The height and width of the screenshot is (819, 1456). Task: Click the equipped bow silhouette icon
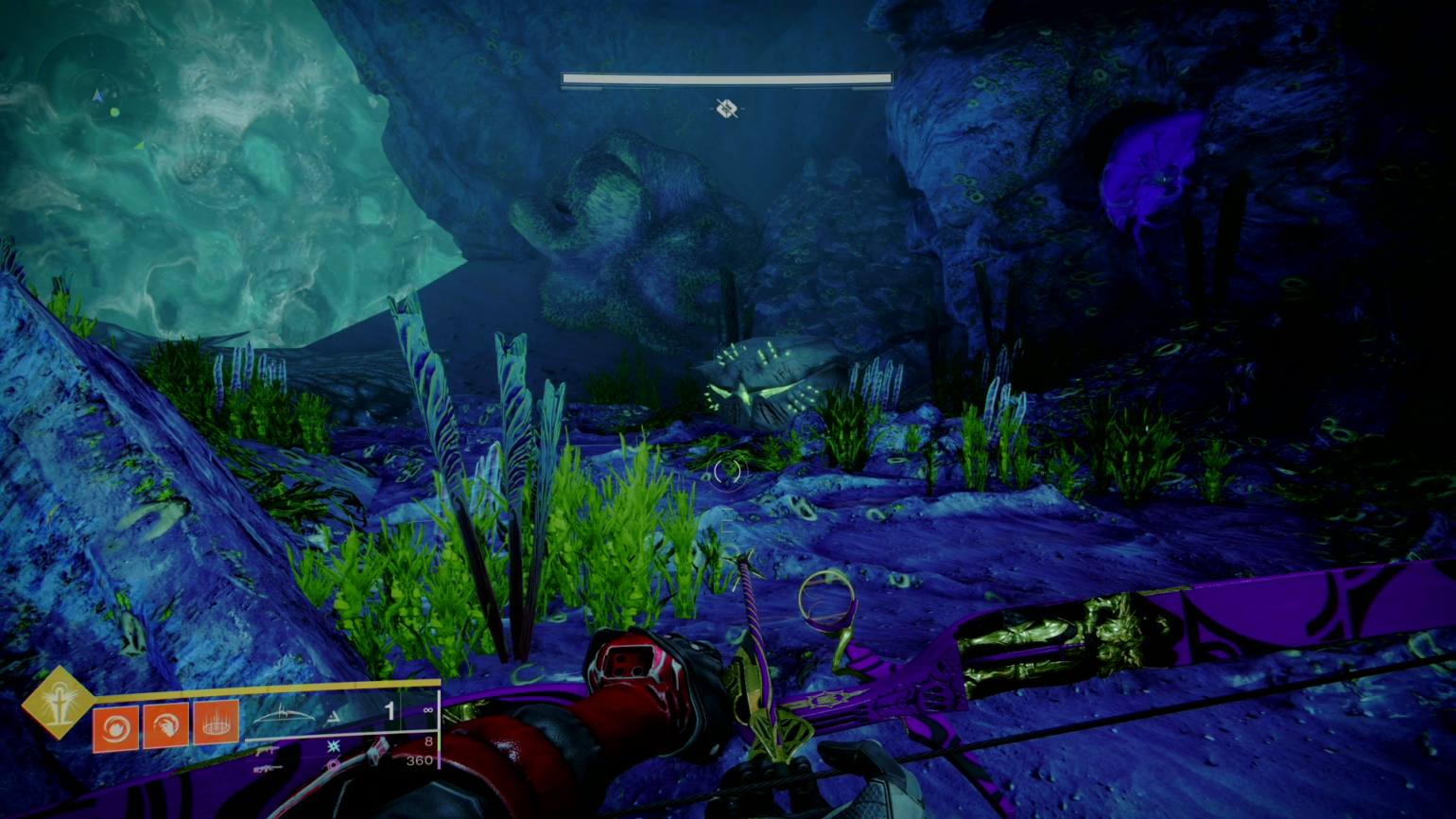click(284, 716)
